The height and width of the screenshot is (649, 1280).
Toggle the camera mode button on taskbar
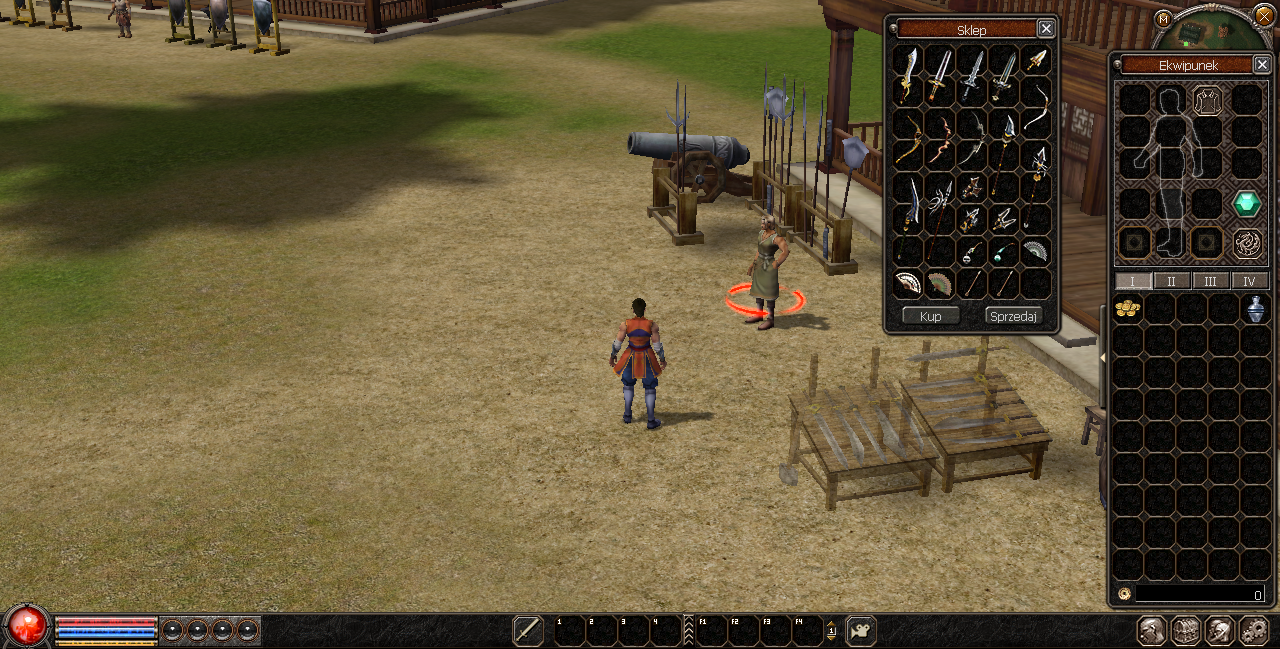click(x=861, y=631)
